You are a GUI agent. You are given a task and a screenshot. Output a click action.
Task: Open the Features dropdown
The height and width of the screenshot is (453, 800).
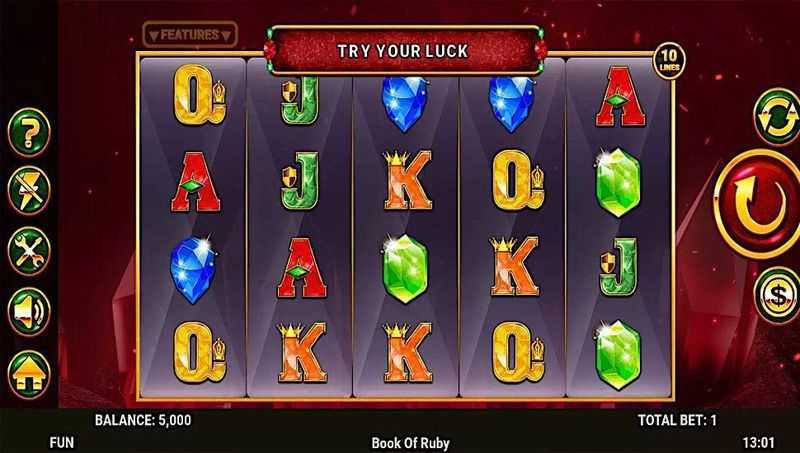(190, 35)
